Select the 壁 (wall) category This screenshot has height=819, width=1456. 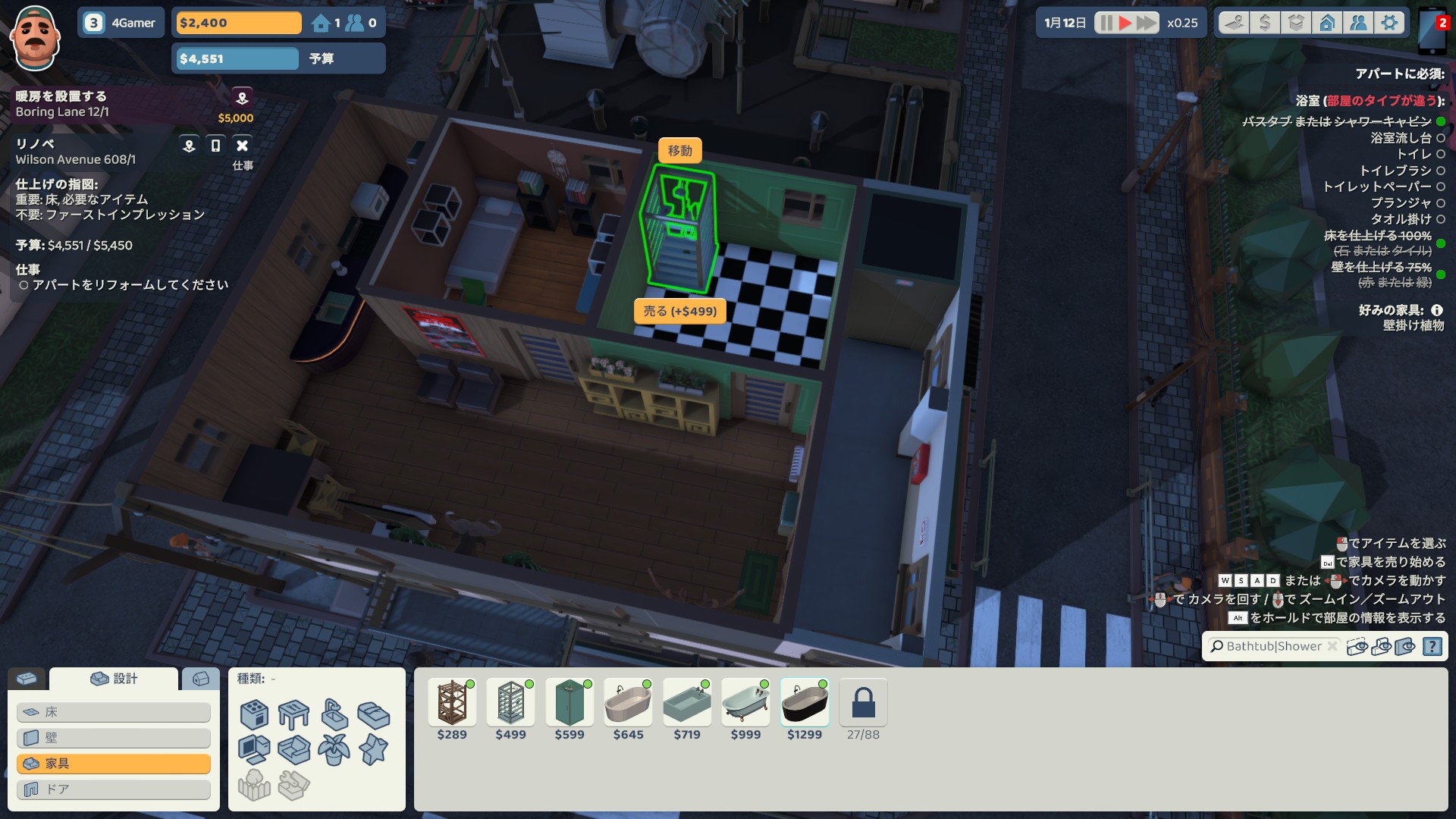[114, 738]
